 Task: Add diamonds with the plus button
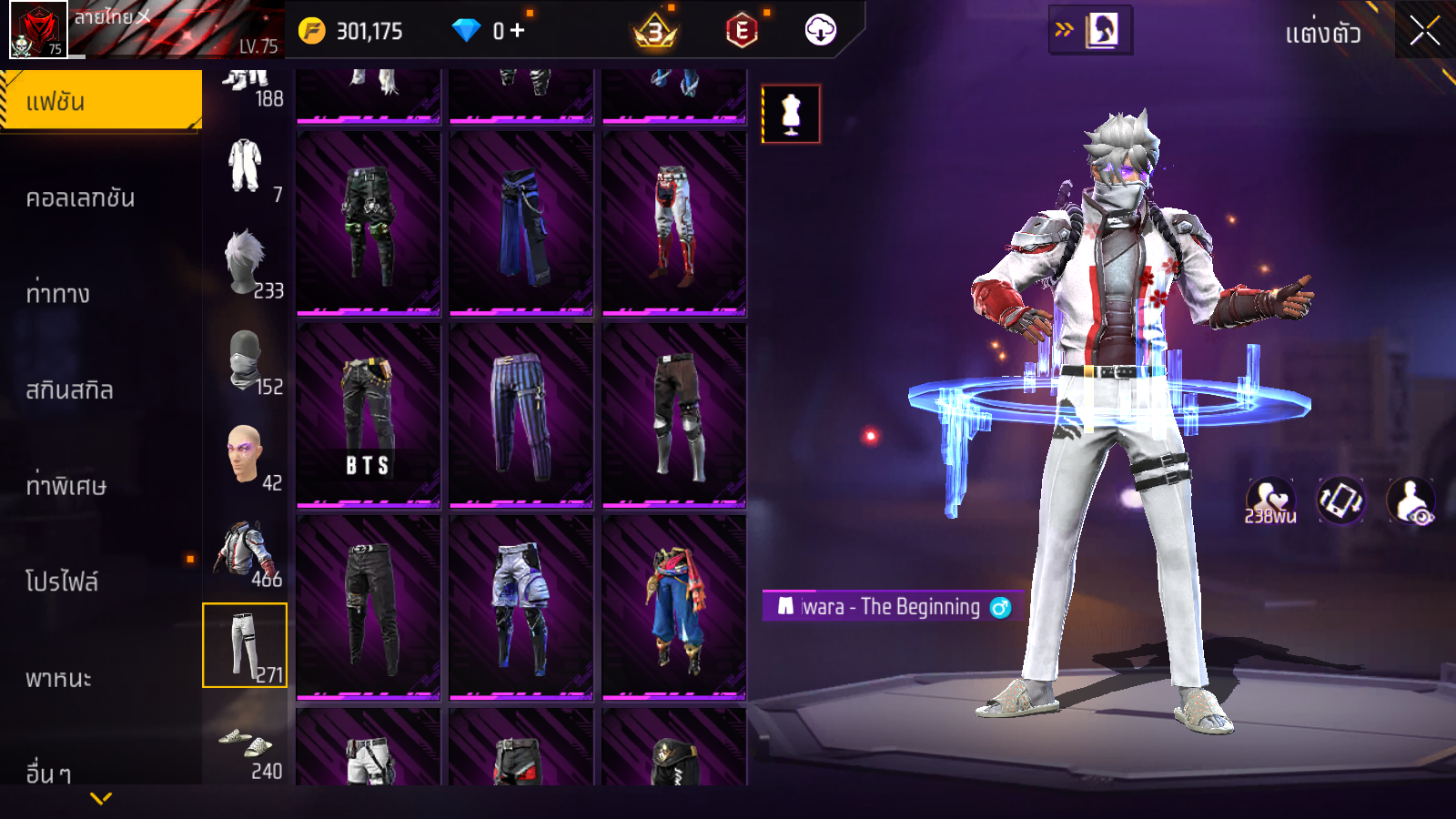tap(517, 31)
